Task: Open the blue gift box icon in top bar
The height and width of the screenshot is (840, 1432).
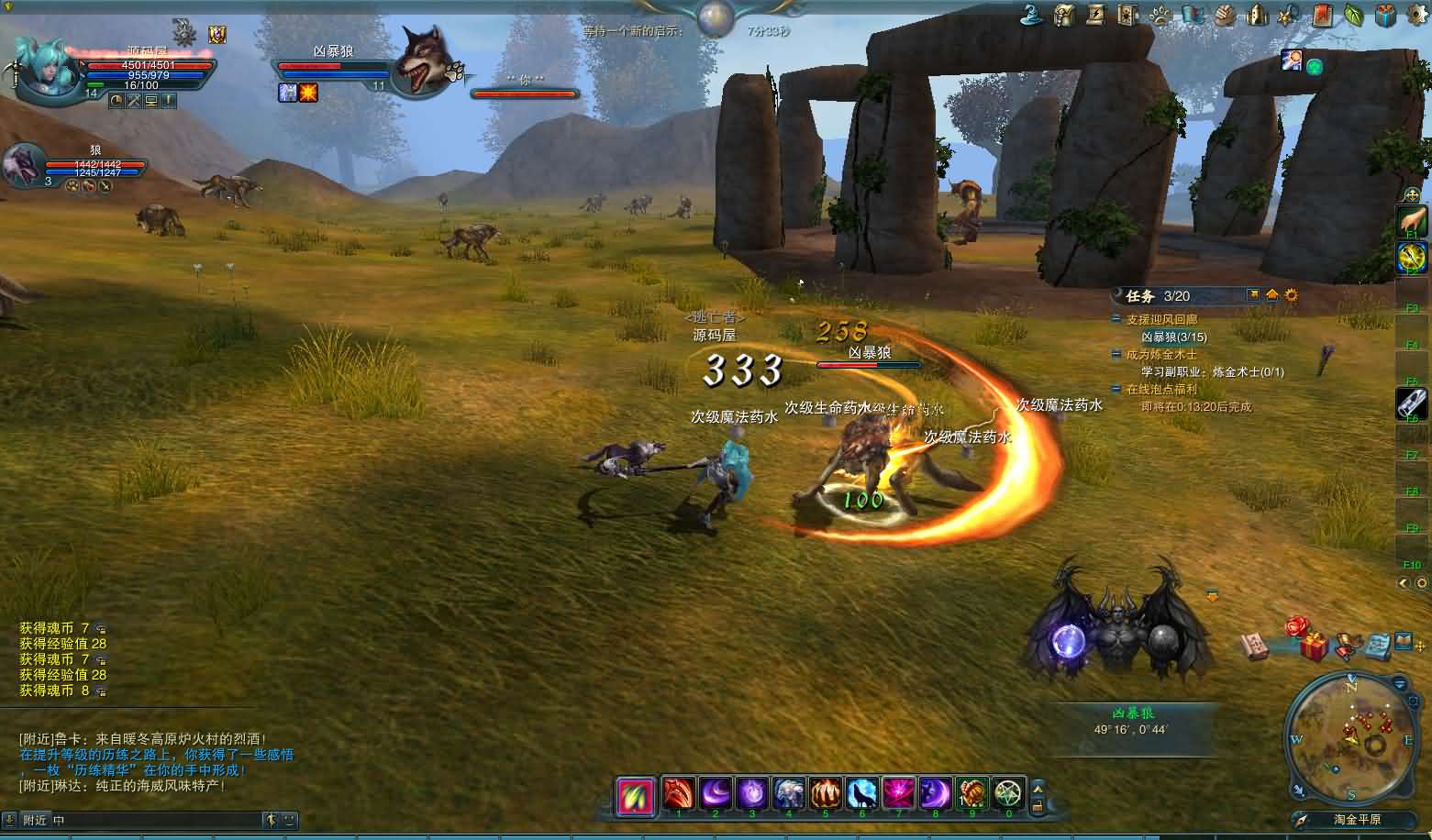Action: tap(1385, 15)
